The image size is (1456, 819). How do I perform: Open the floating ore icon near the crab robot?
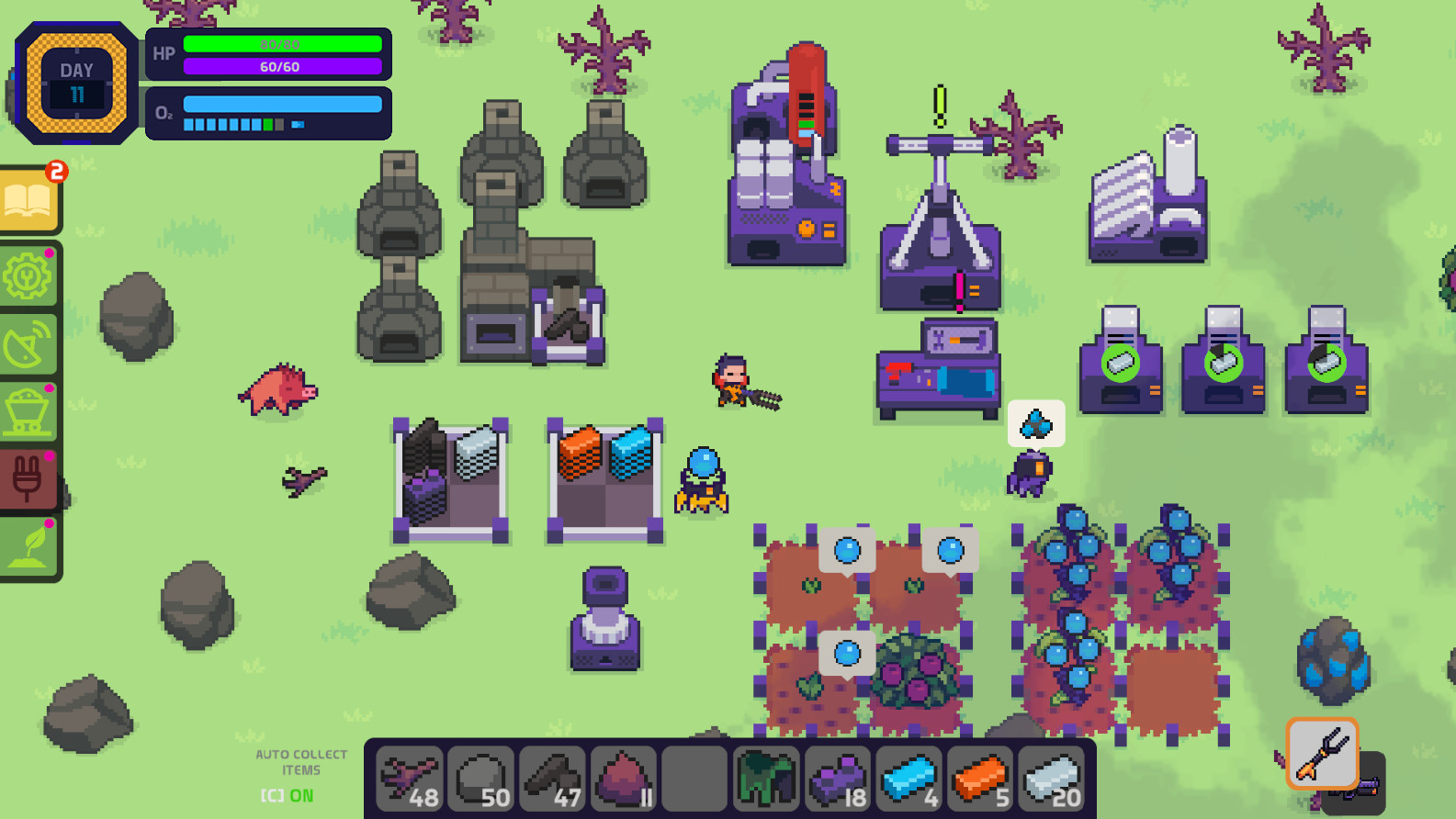click(x=1035, y=423)
